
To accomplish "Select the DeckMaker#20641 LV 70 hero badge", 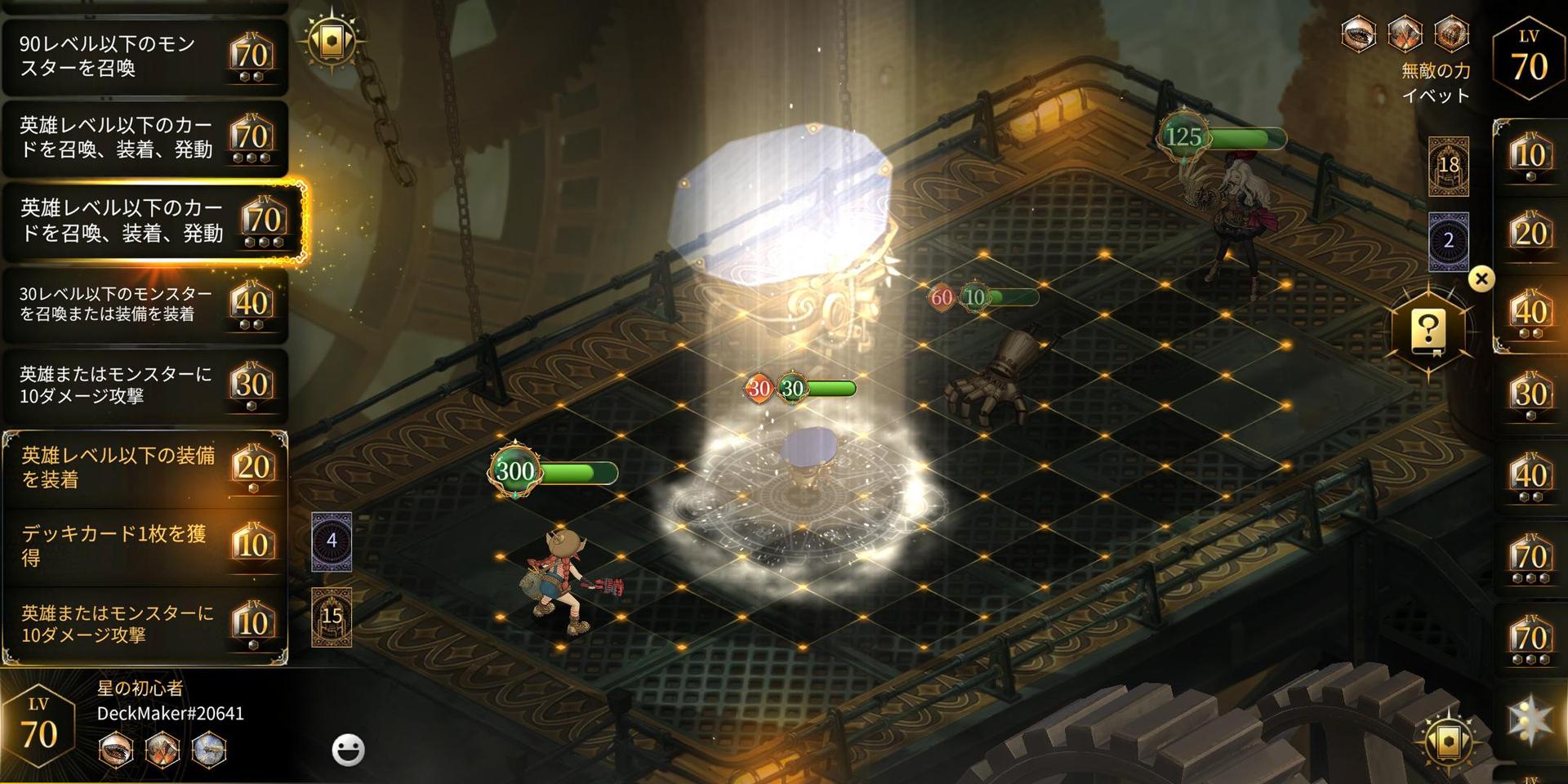I will pyautogui.click(x=39, y=727).
